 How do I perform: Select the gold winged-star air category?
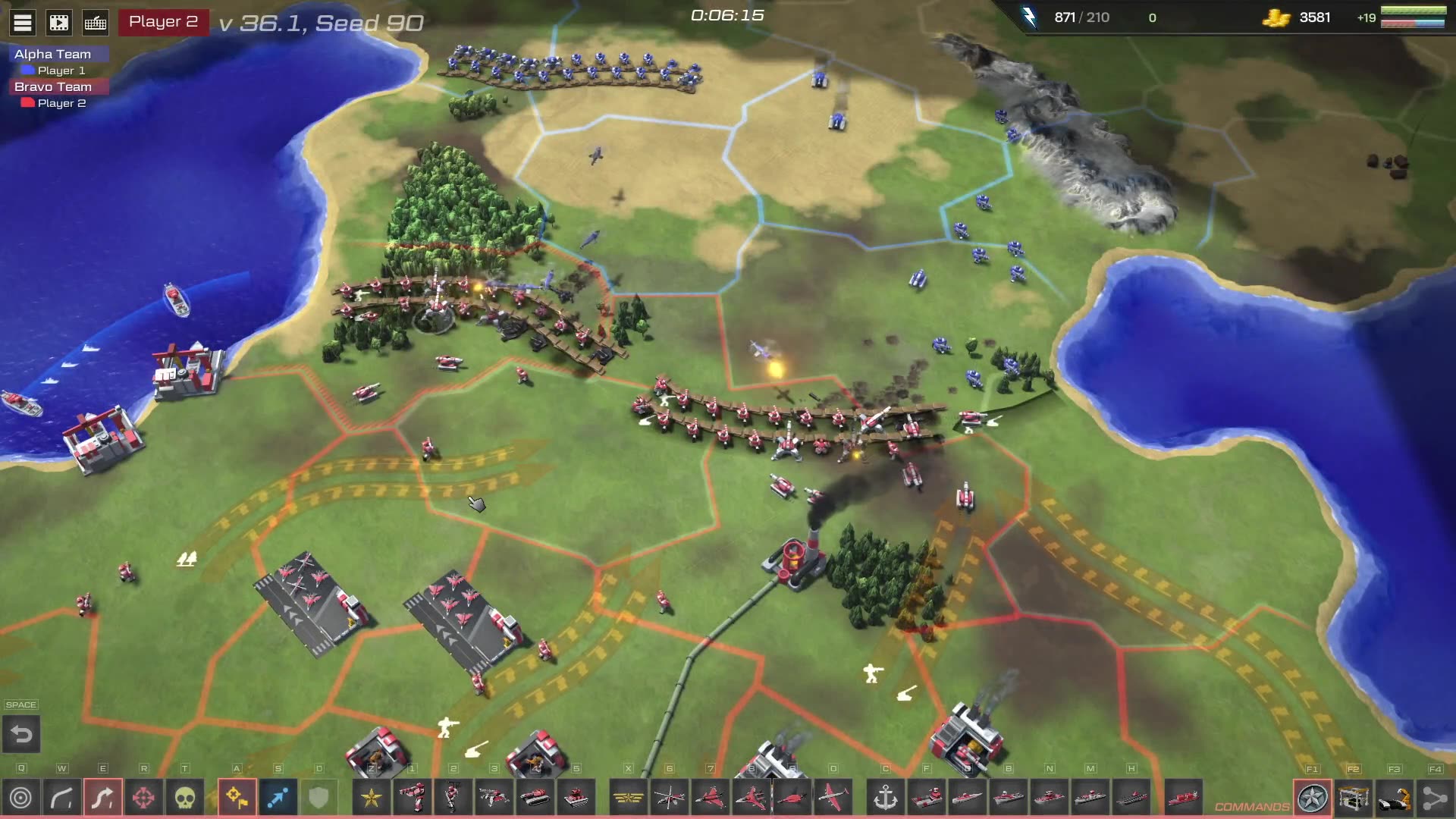coord(628,798)
